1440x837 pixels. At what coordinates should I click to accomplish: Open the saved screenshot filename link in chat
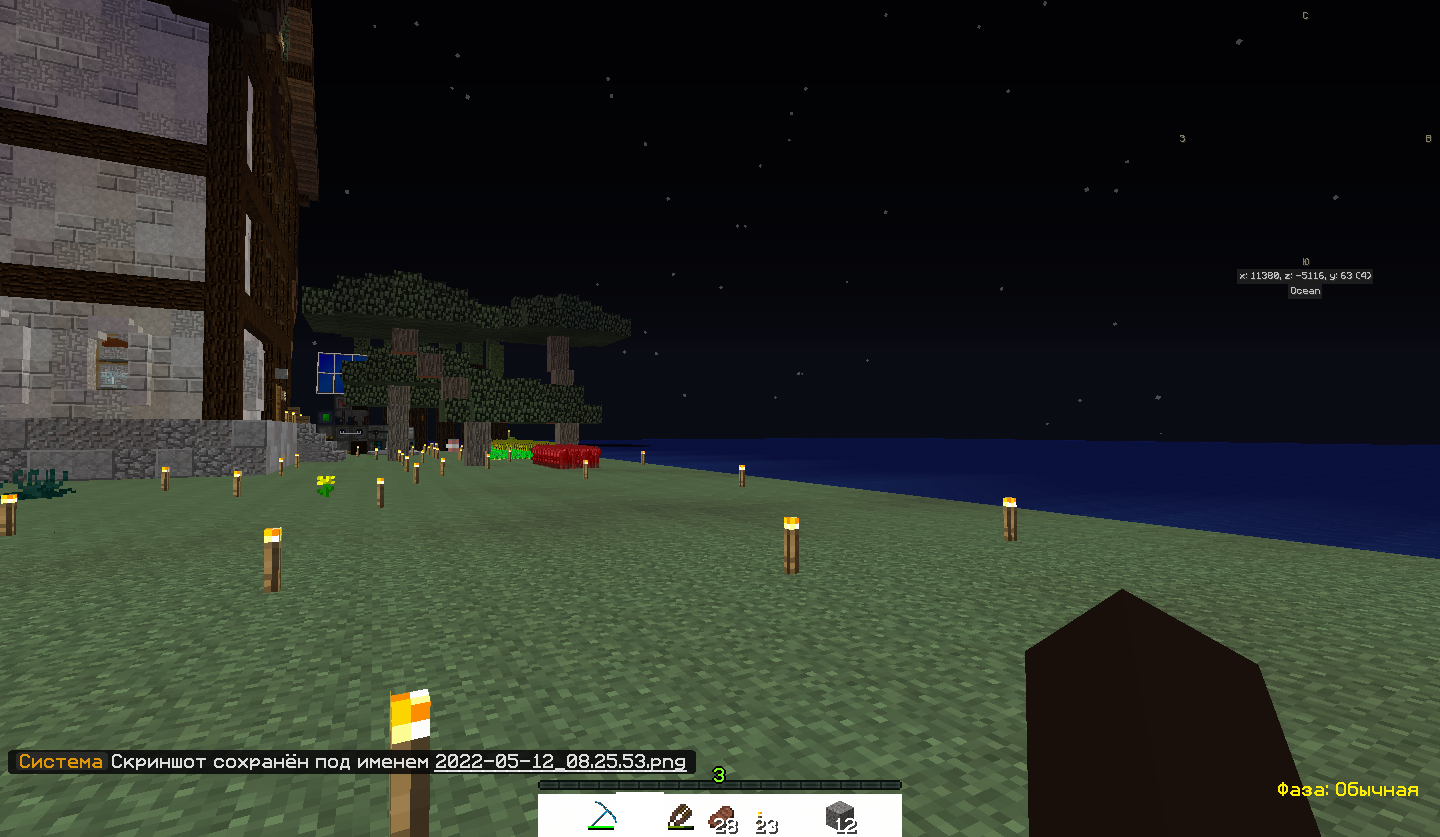[560, 761]
